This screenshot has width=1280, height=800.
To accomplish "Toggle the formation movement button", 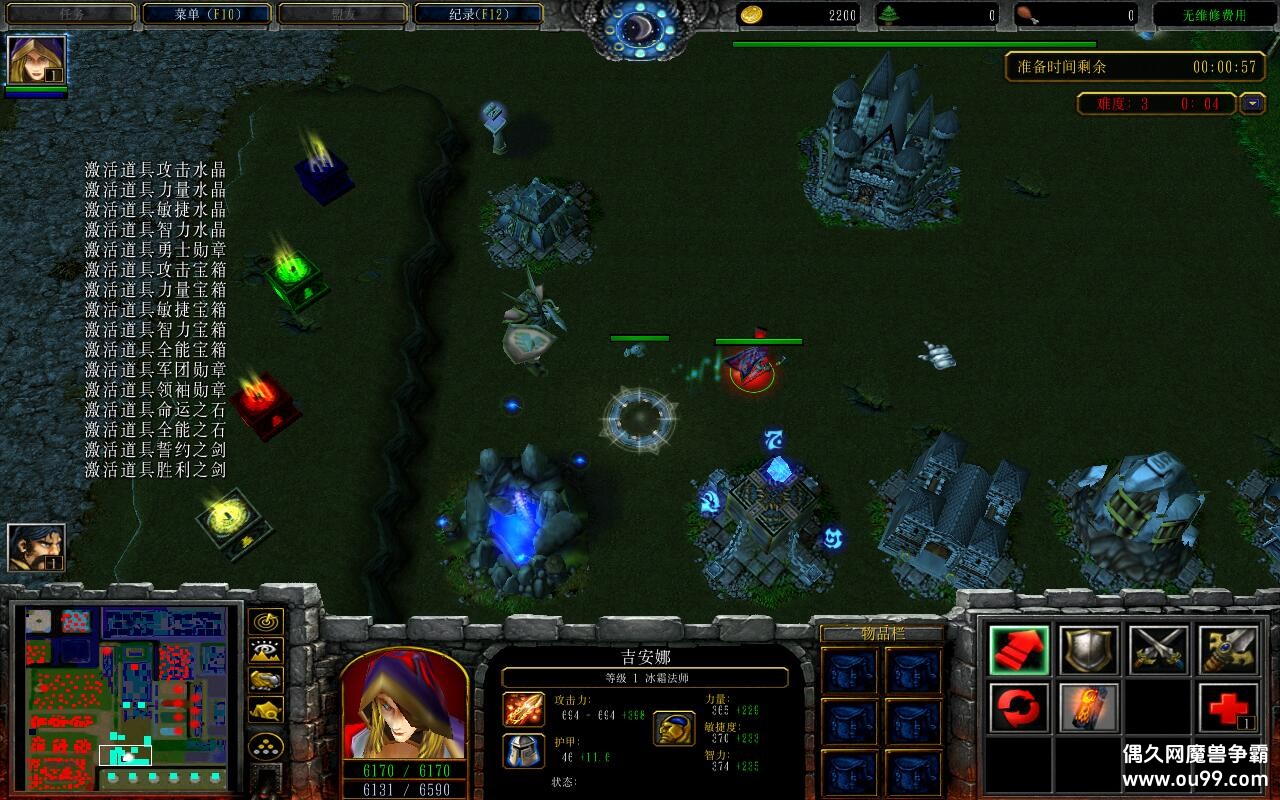I will (265, 746).
